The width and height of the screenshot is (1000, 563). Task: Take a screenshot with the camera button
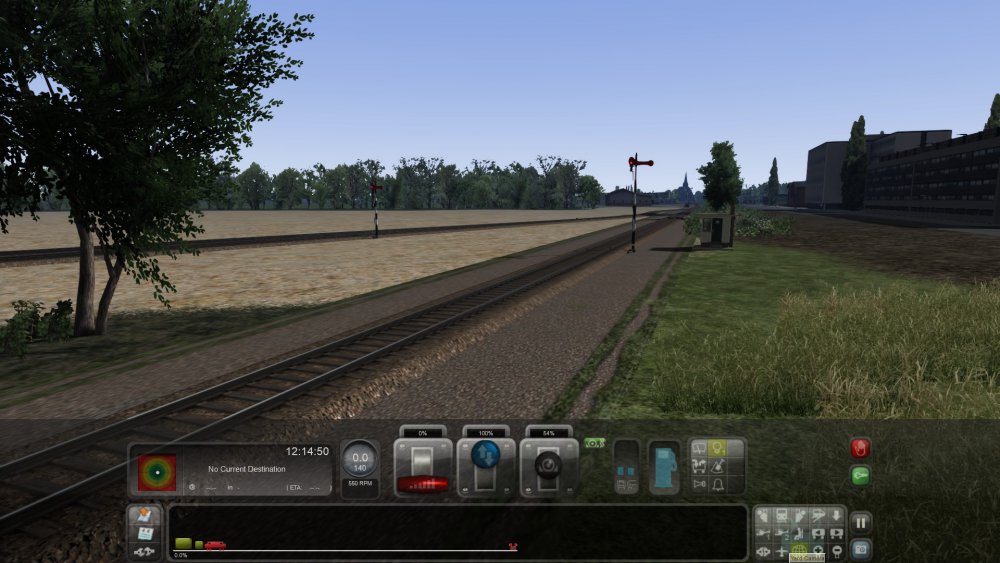tap(860, 548)
